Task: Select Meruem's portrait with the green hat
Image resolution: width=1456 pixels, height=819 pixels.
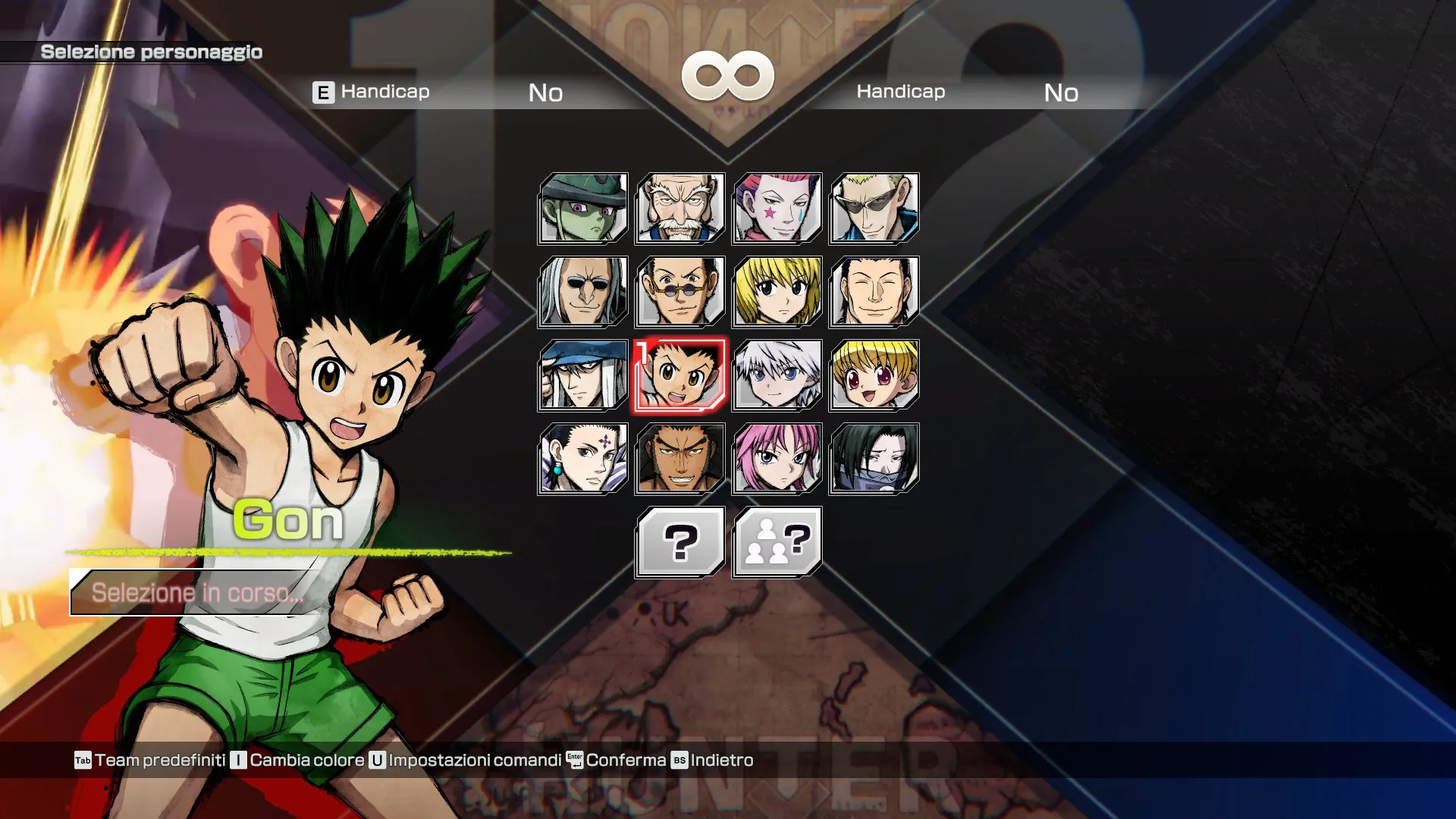Action: [x=583, y=209]
